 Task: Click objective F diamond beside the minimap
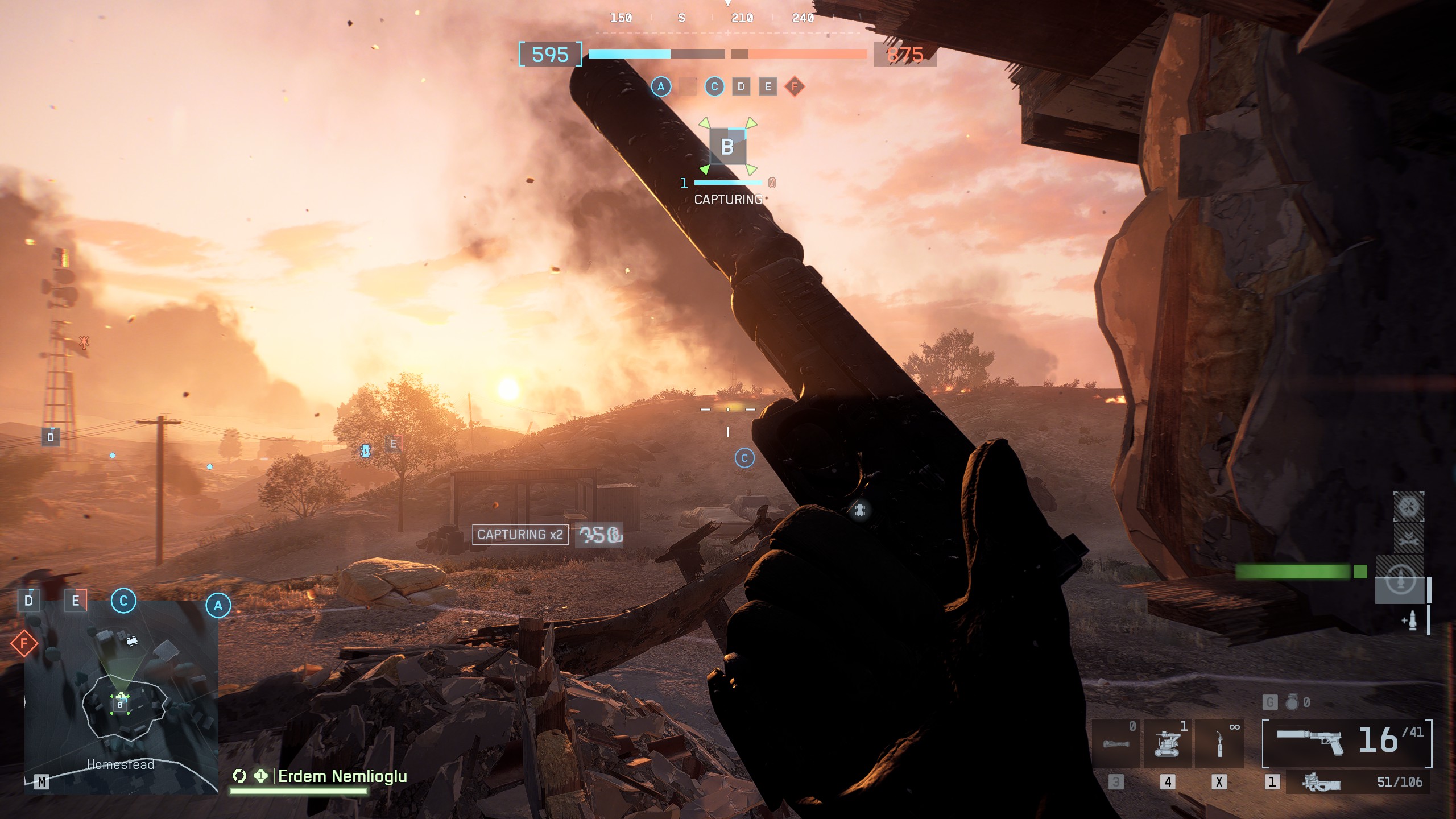click(24, 643)
